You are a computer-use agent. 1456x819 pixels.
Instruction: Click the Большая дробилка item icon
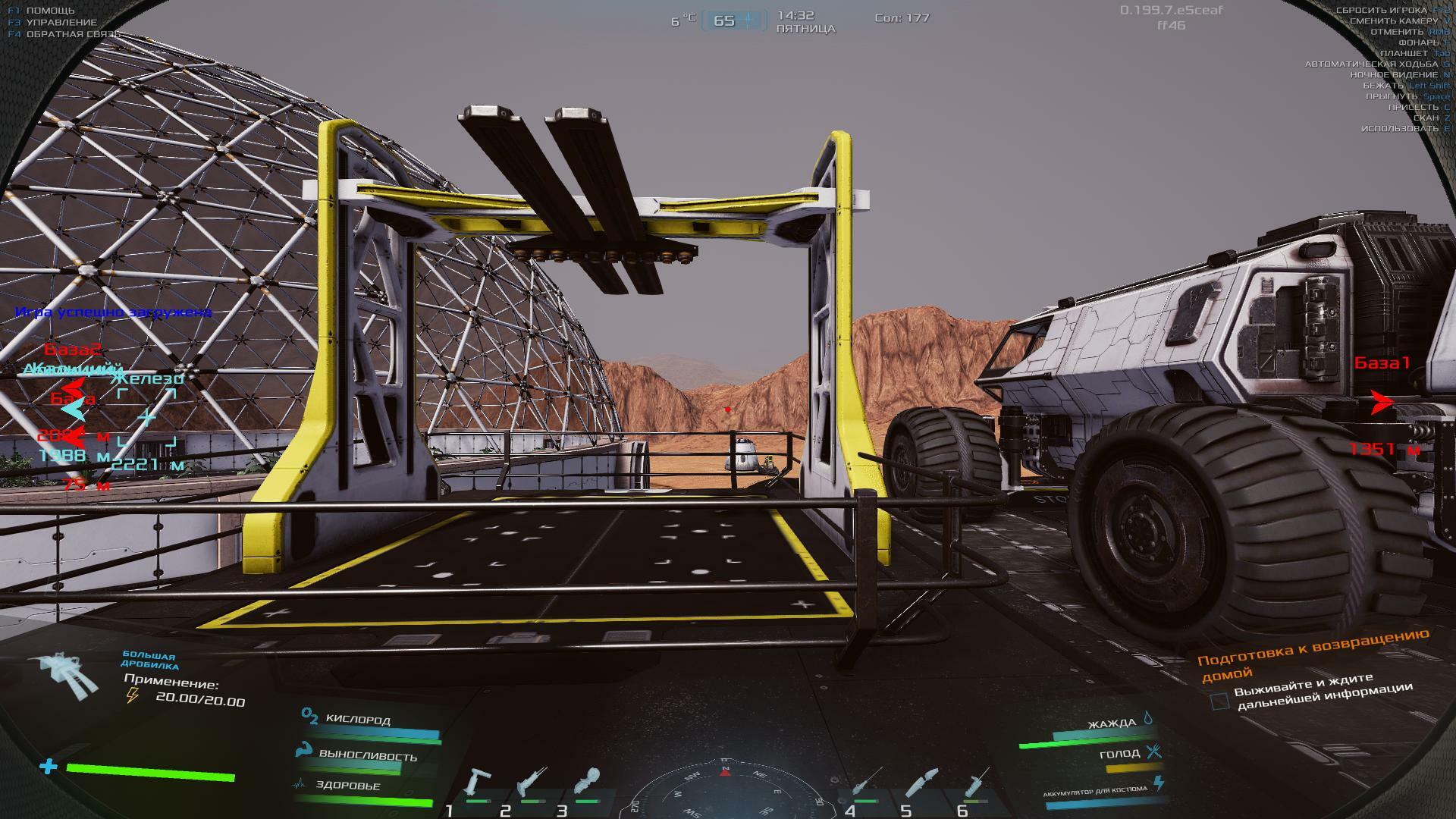64,676
